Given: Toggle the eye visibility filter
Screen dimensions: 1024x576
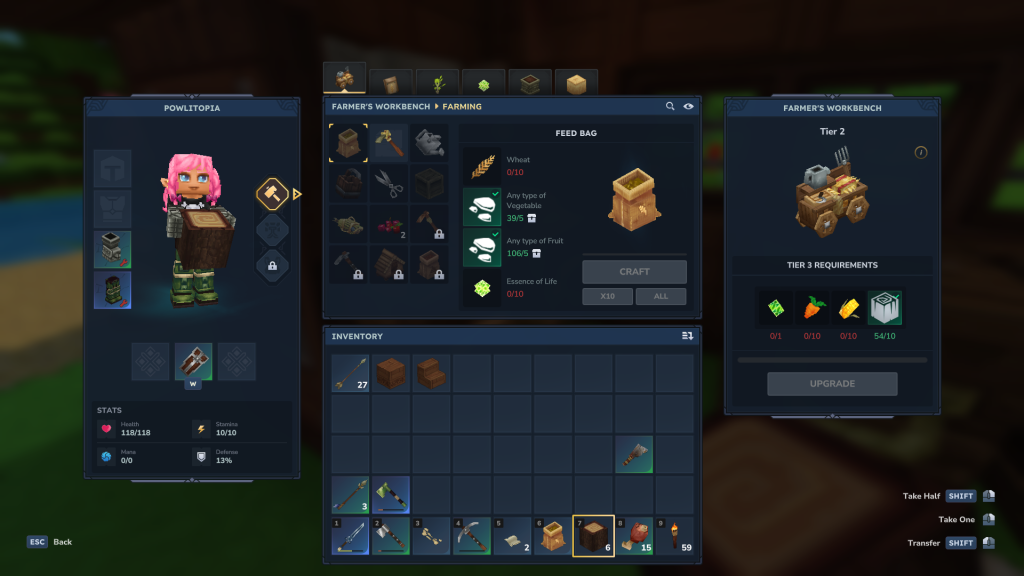Looking at the screenshot, I should click(688, 106).
